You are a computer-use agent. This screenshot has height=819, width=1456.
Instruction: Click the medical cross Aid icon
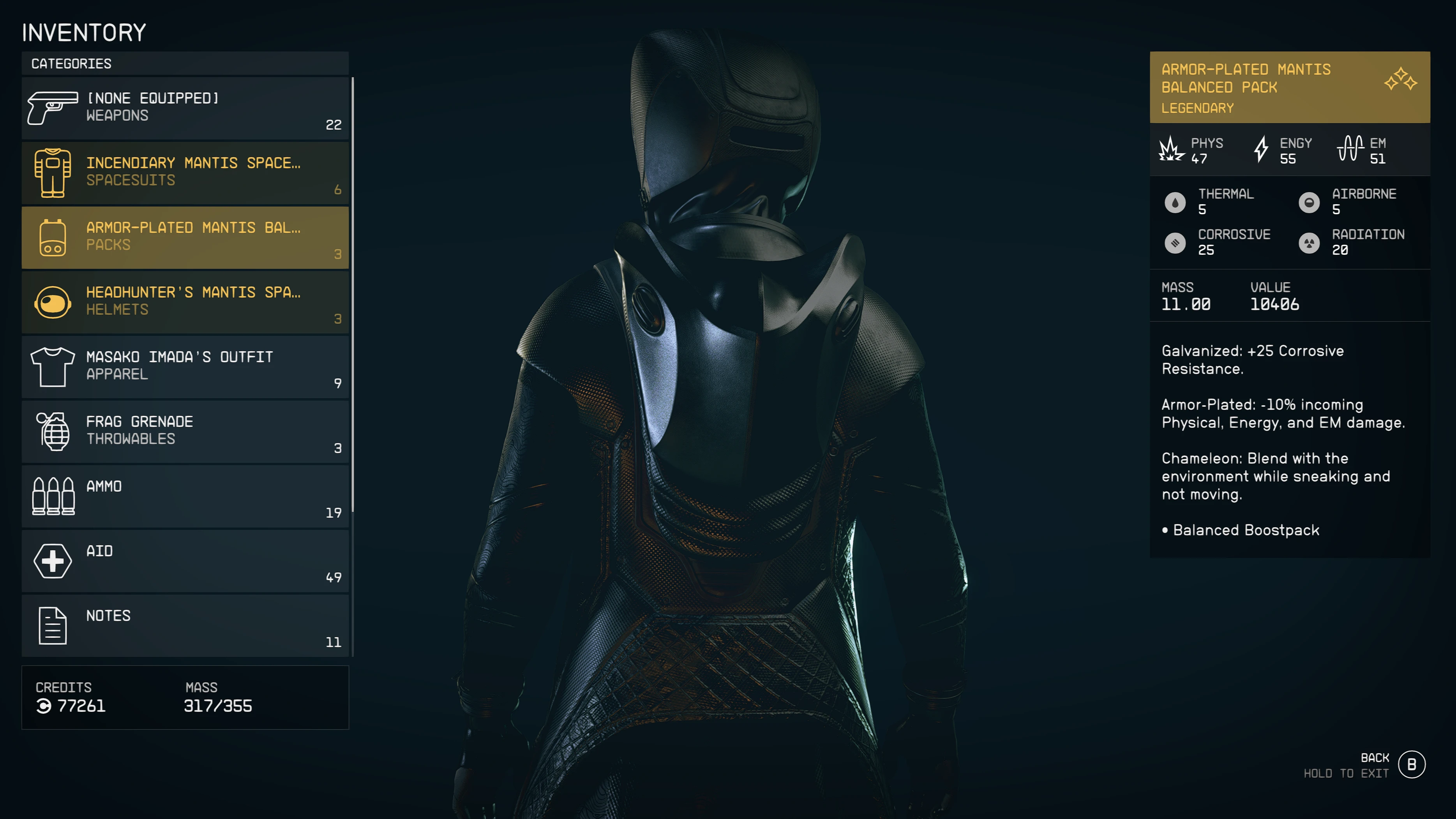click(53, 561)
